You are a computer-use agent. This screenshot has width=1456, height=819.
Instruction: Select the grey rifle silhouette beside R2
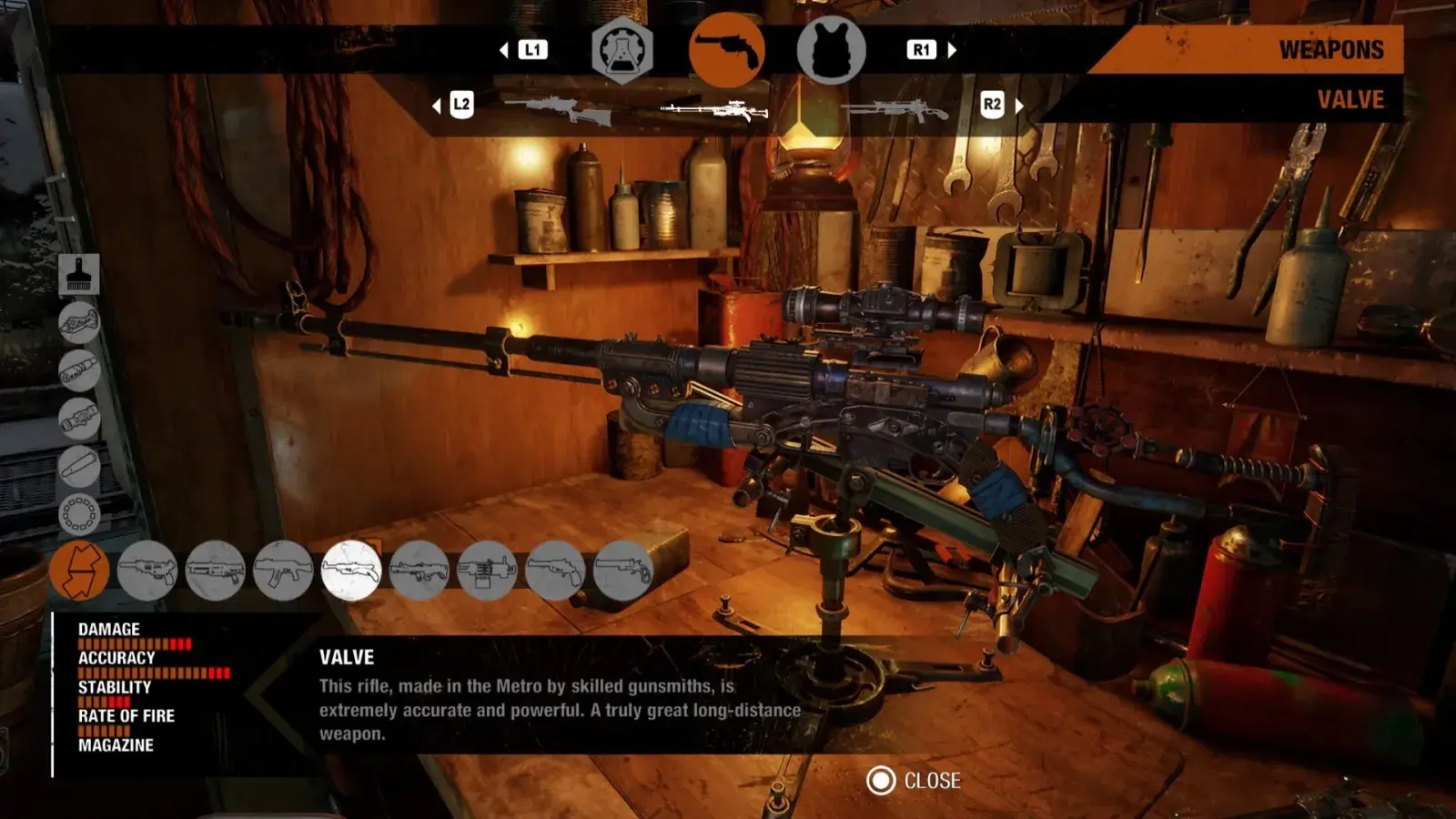click(894, 111)
